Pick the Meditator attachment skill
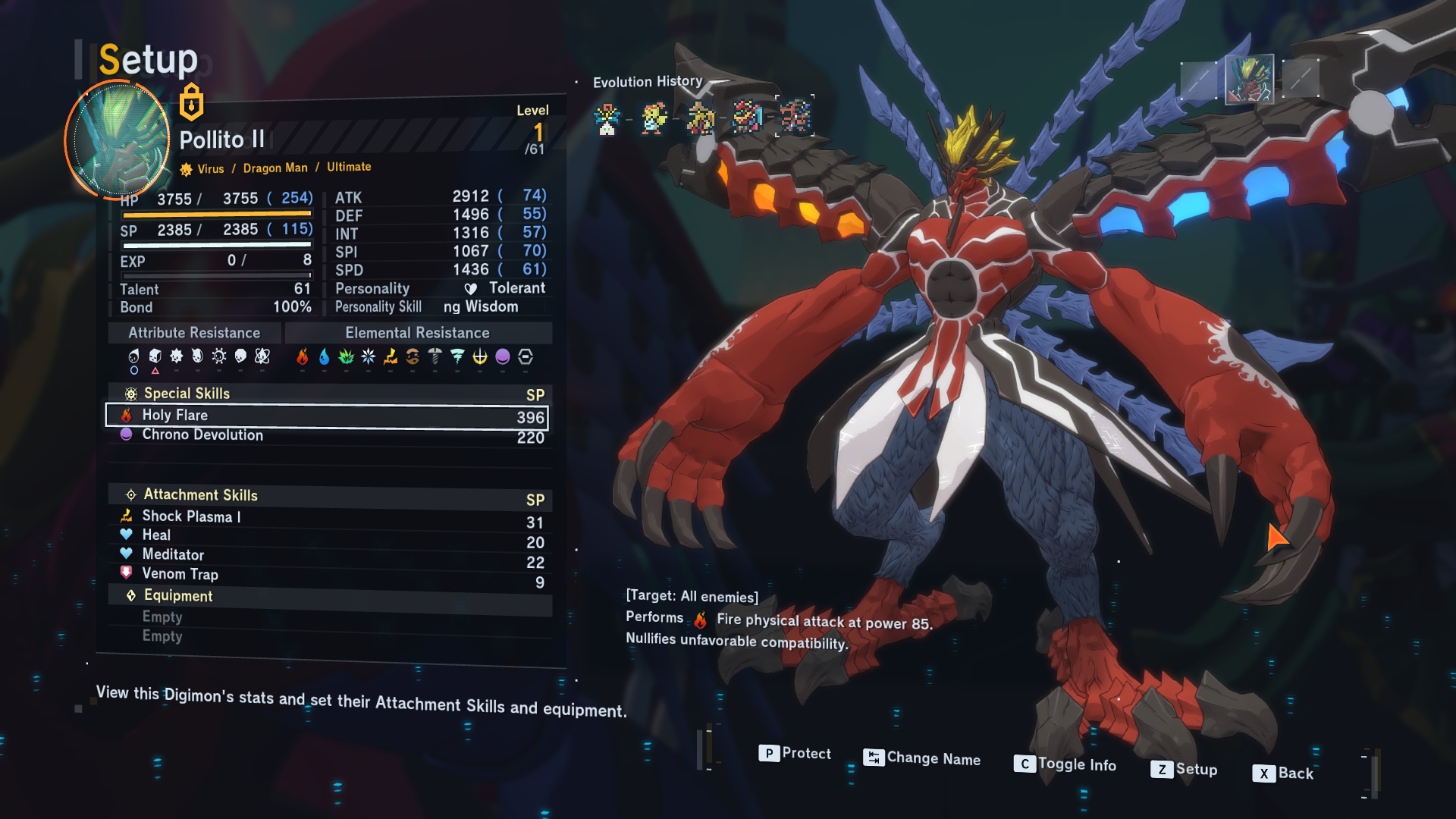 click(x=326, y=555)
